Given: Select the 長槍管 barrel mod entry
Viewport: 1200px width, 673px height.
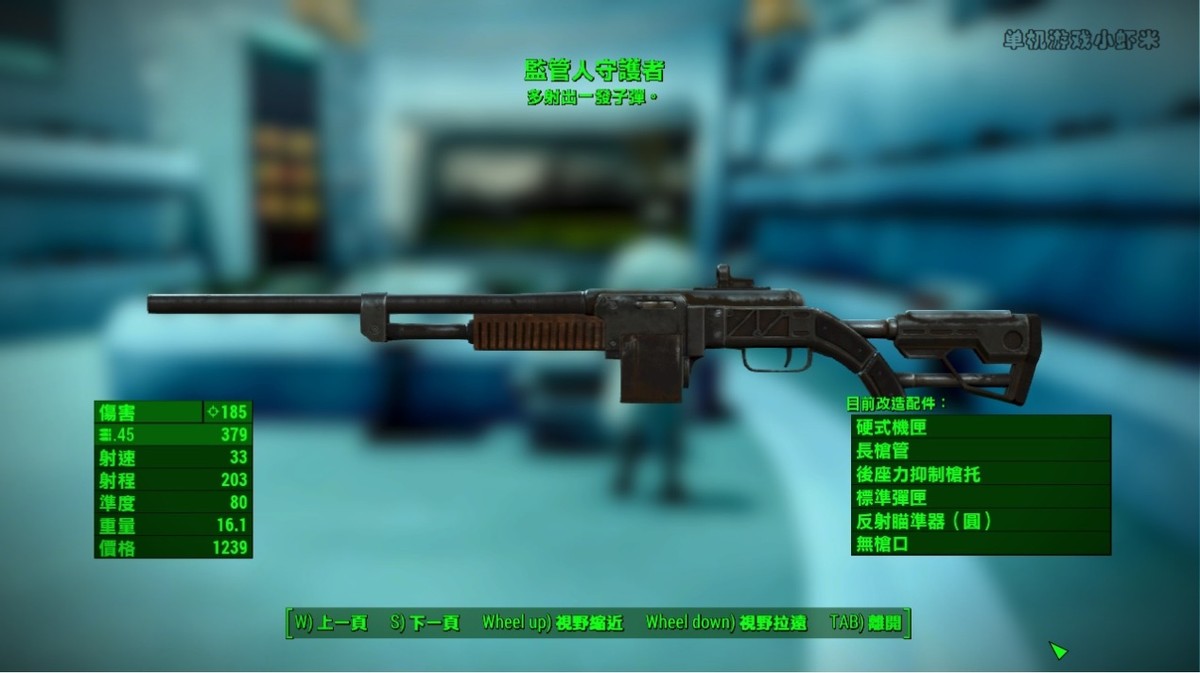Looking at the screenshot, I should pyautogui.click(x=980, y=450).
